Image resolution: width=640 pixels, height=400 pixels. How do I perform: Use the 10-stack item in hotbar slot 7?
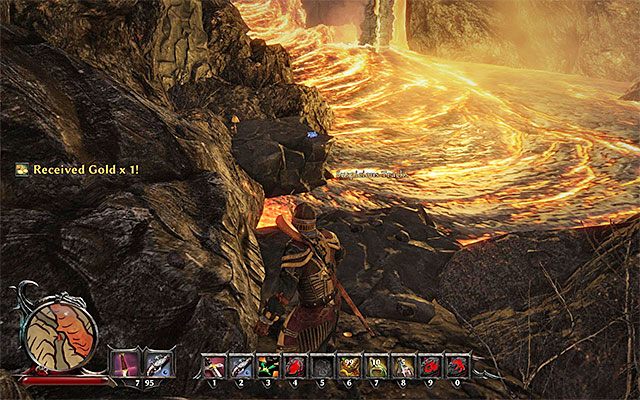pos(377,367)
